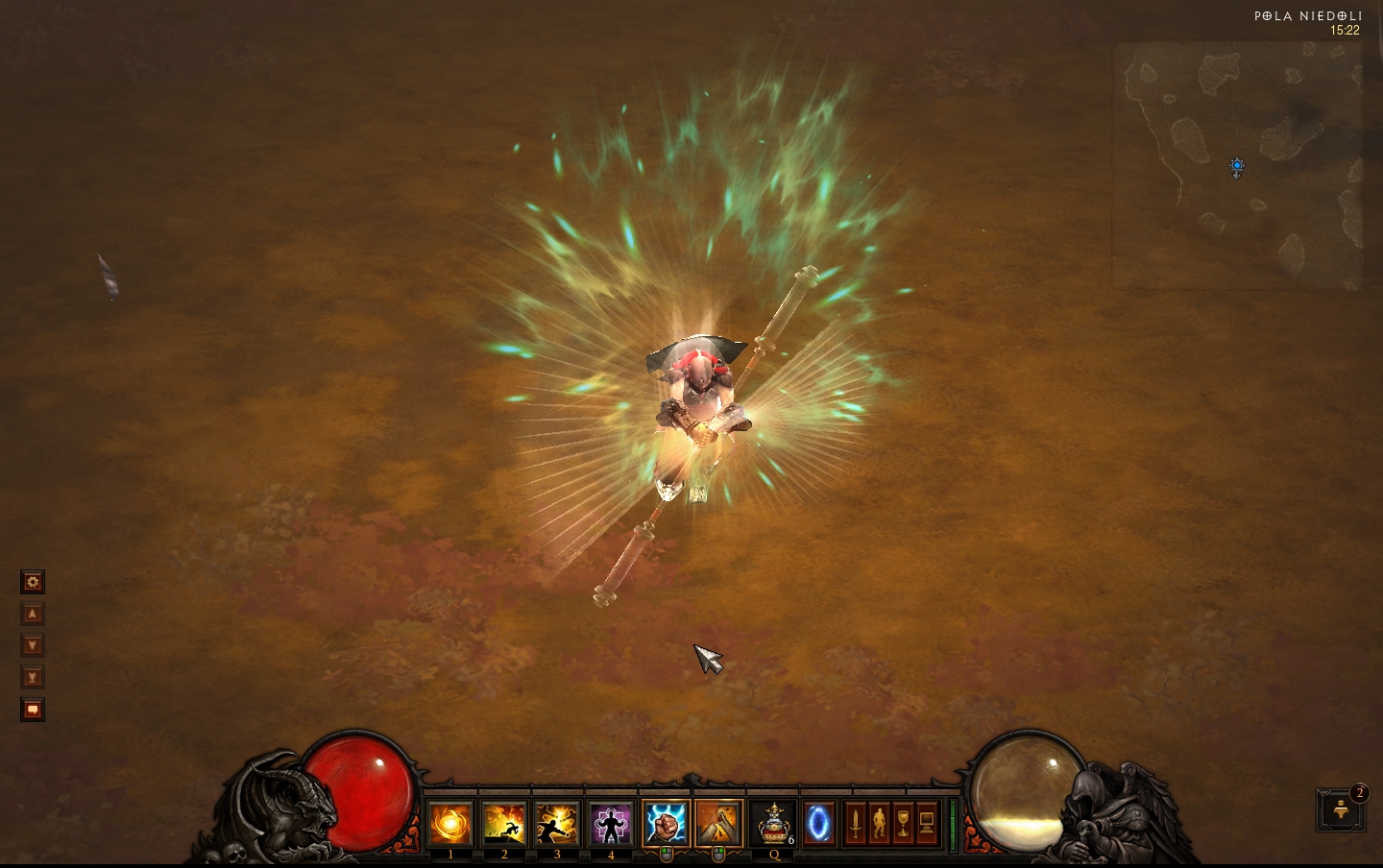Image resolution: width=1383 pixels, height=868 pixels.
Task: Drink the health potion
Action: tap(773, 824)
